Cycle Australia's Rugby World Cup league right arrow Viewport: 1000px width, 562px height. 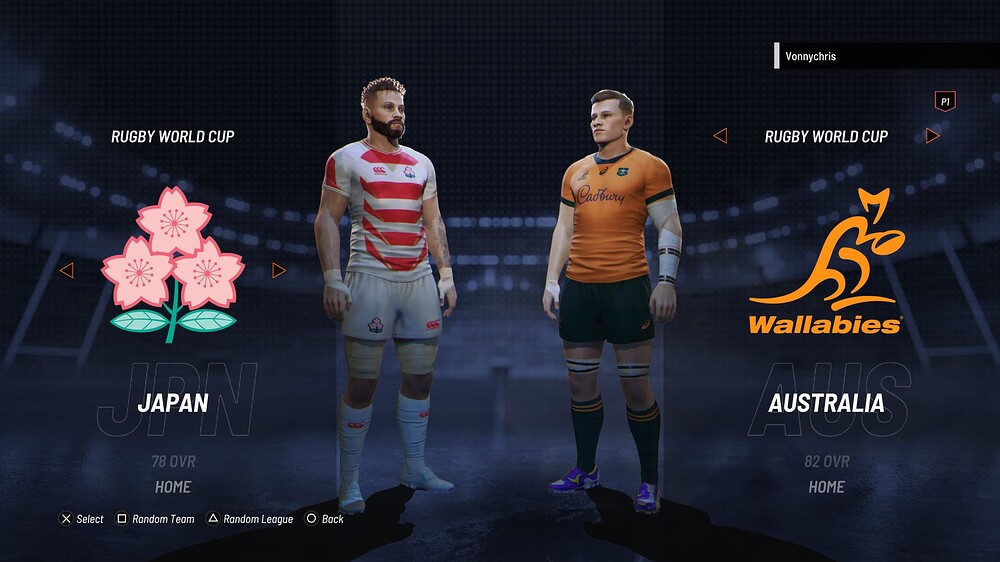933,136
